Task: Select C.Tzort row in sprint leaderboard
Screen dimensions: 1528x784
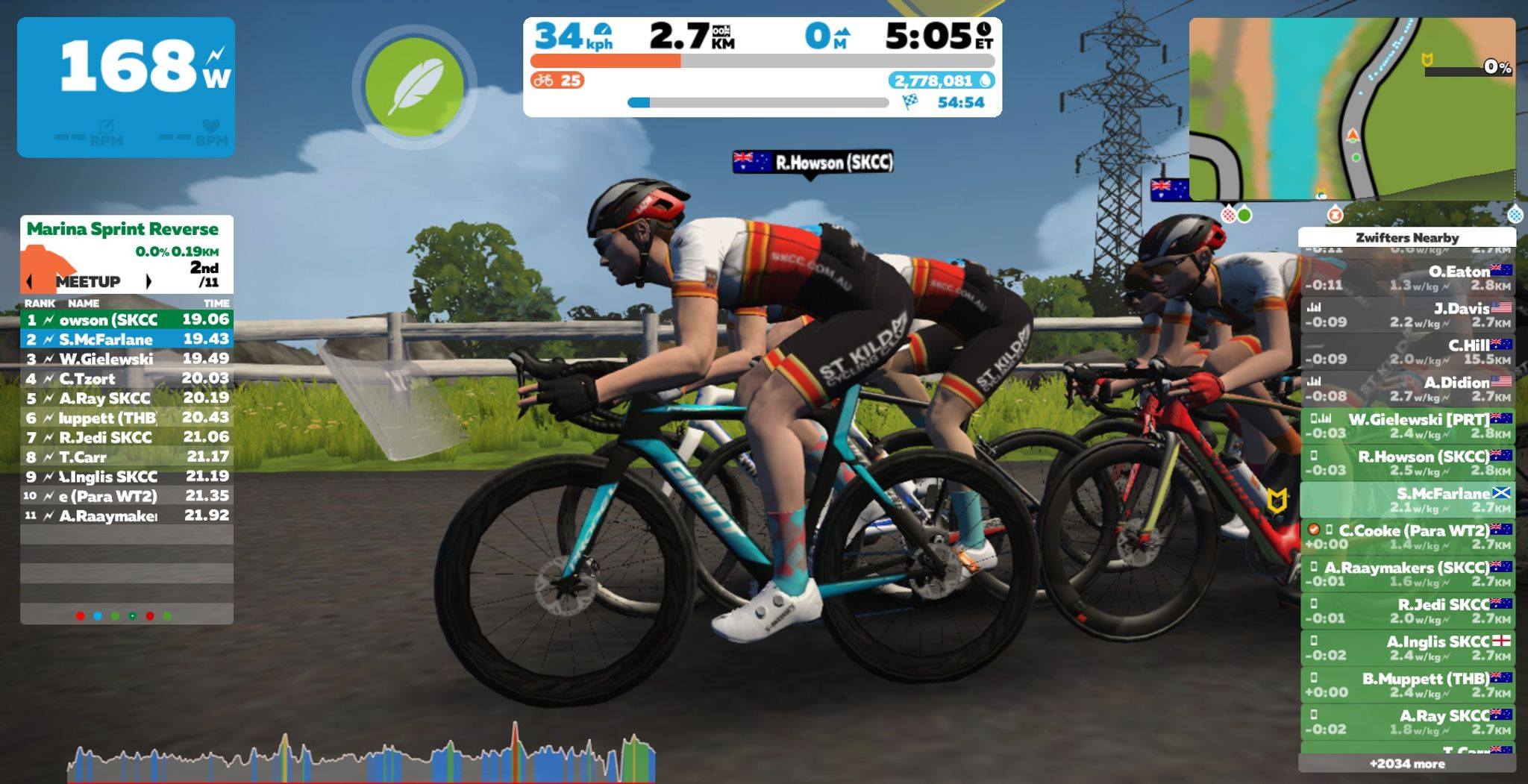Action: (127, 378)
